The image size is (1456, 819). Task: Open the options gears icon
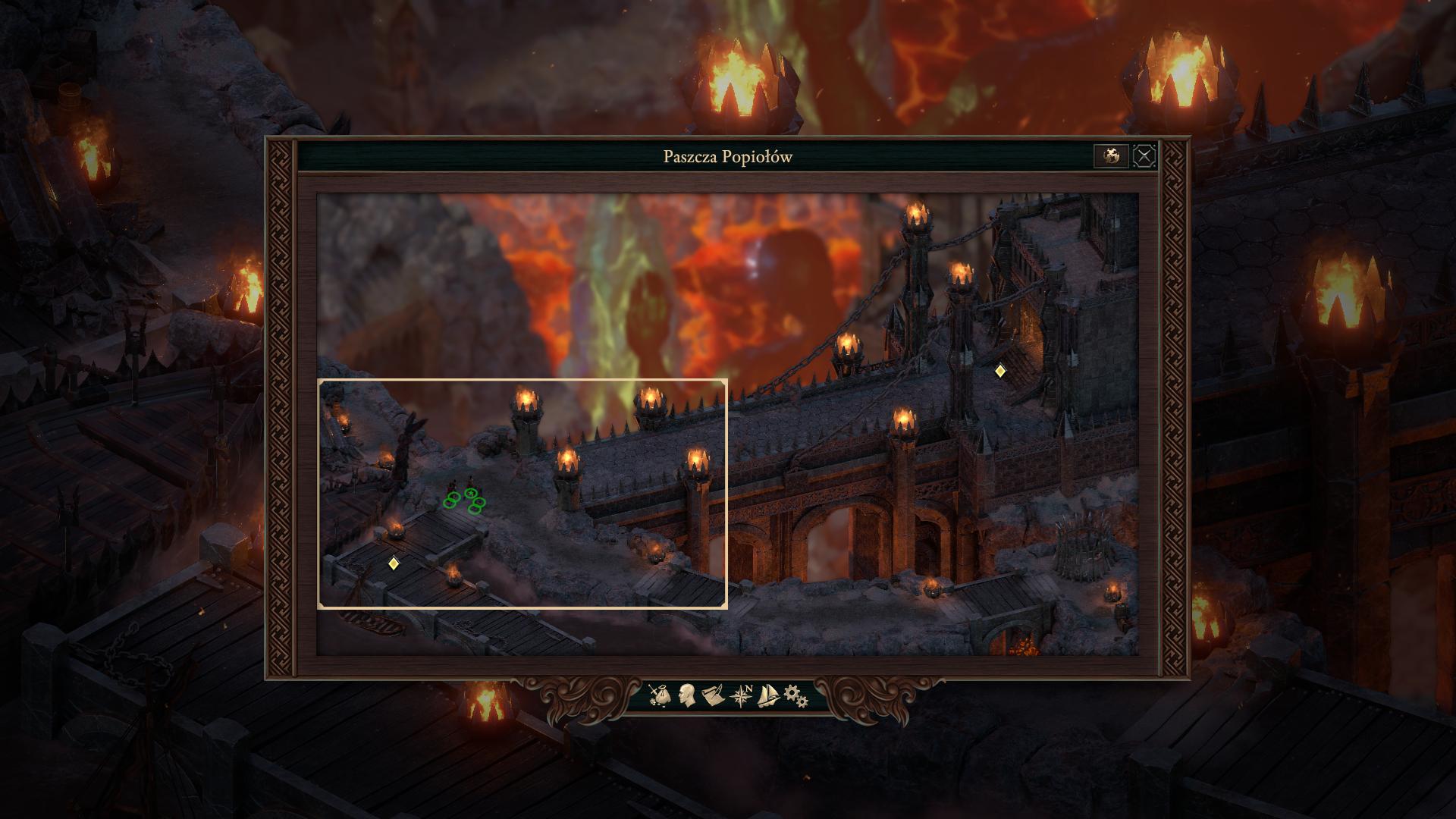click(795, 695)
